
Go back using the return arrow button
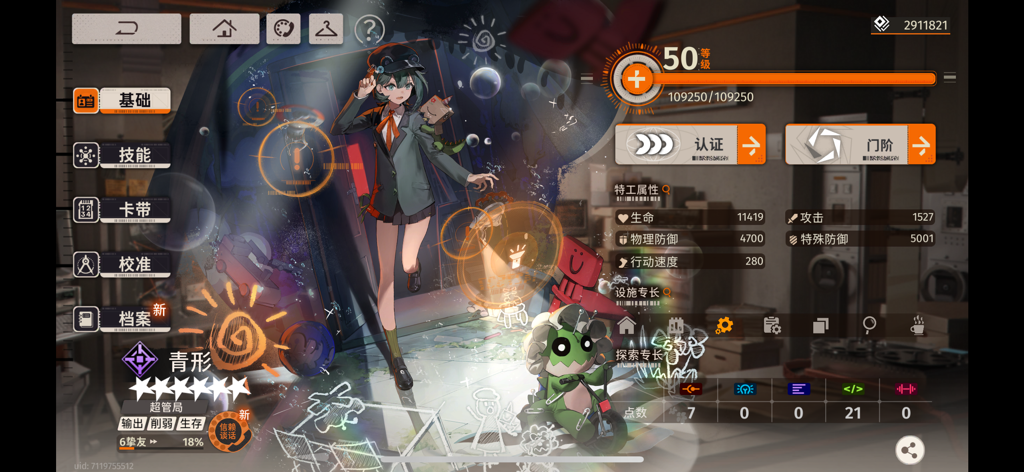(126, 29)
